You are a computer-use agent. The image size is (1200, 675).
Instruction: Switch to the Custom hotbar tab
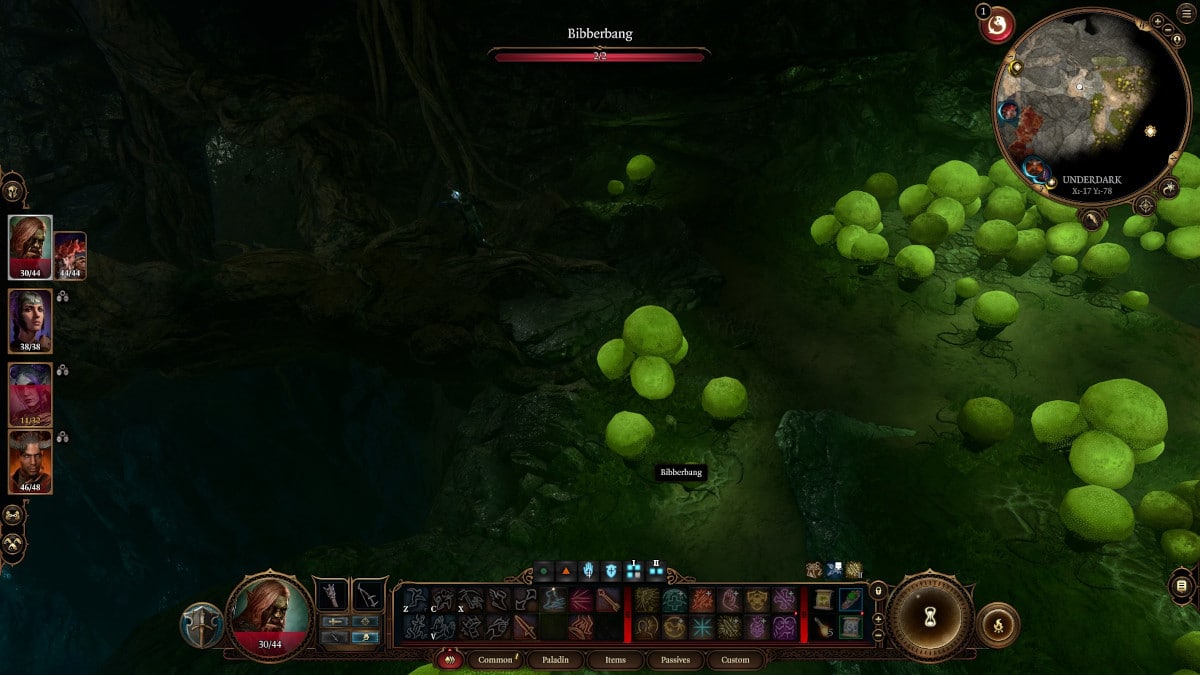734,660
